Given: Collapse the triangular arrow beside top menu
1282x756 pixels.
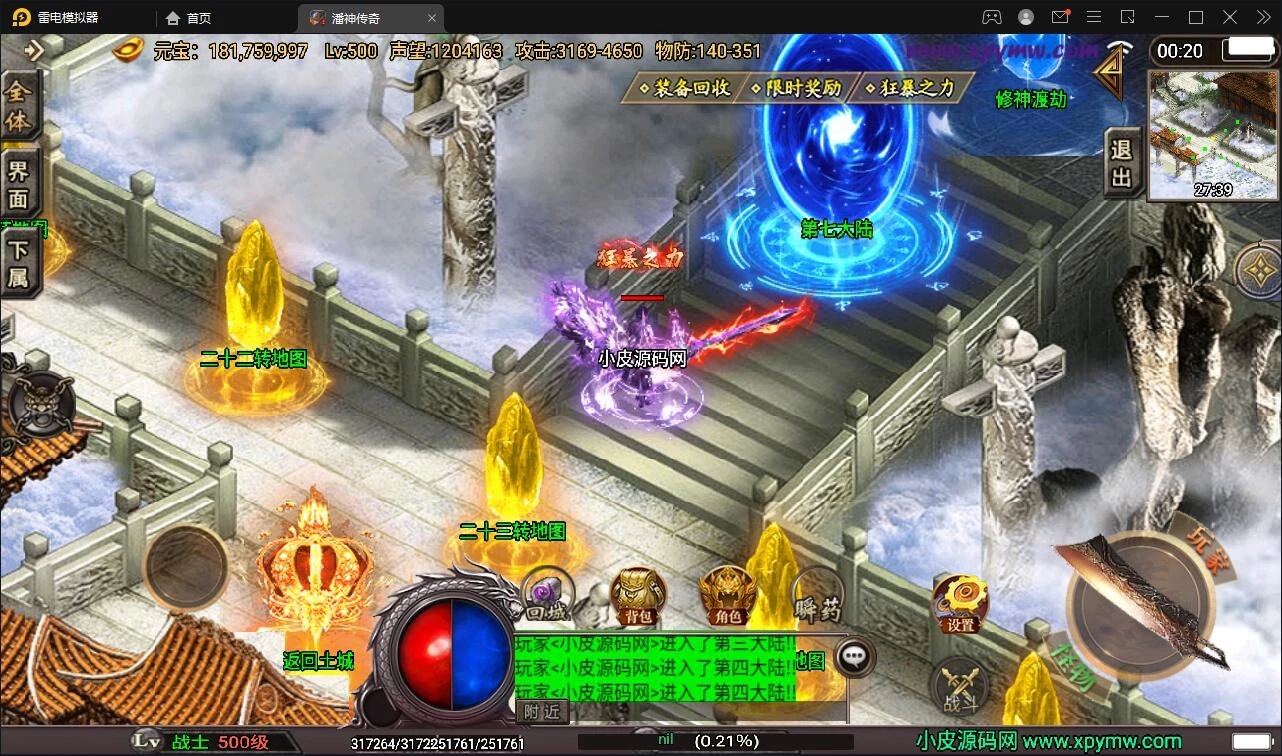Looking at the screenshot, I should (1108, 73).
